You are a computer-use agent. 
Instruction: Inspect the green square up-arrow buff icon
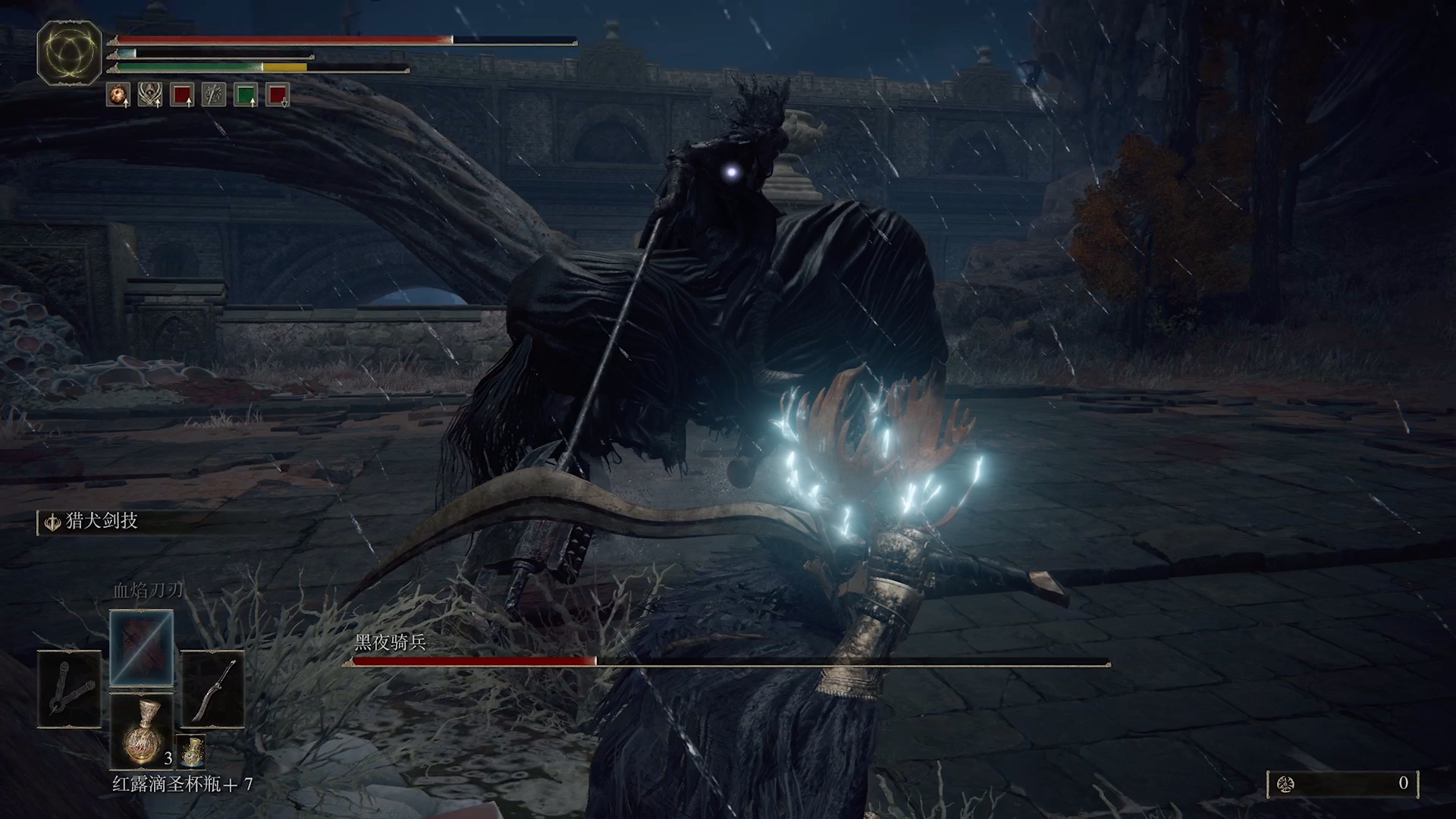246,95
